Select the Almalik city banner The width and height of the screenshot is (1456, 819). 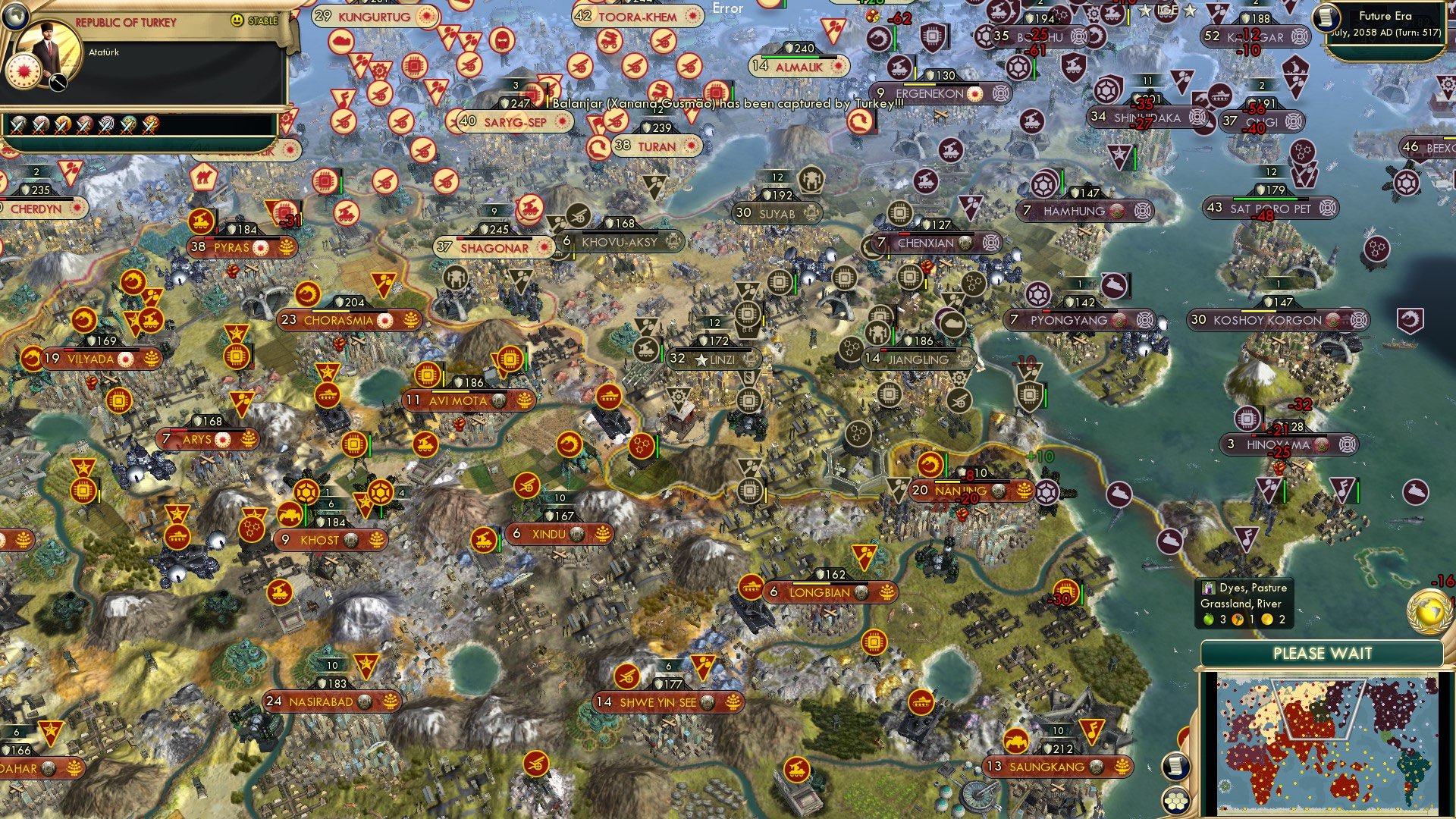tap(798, 67)
